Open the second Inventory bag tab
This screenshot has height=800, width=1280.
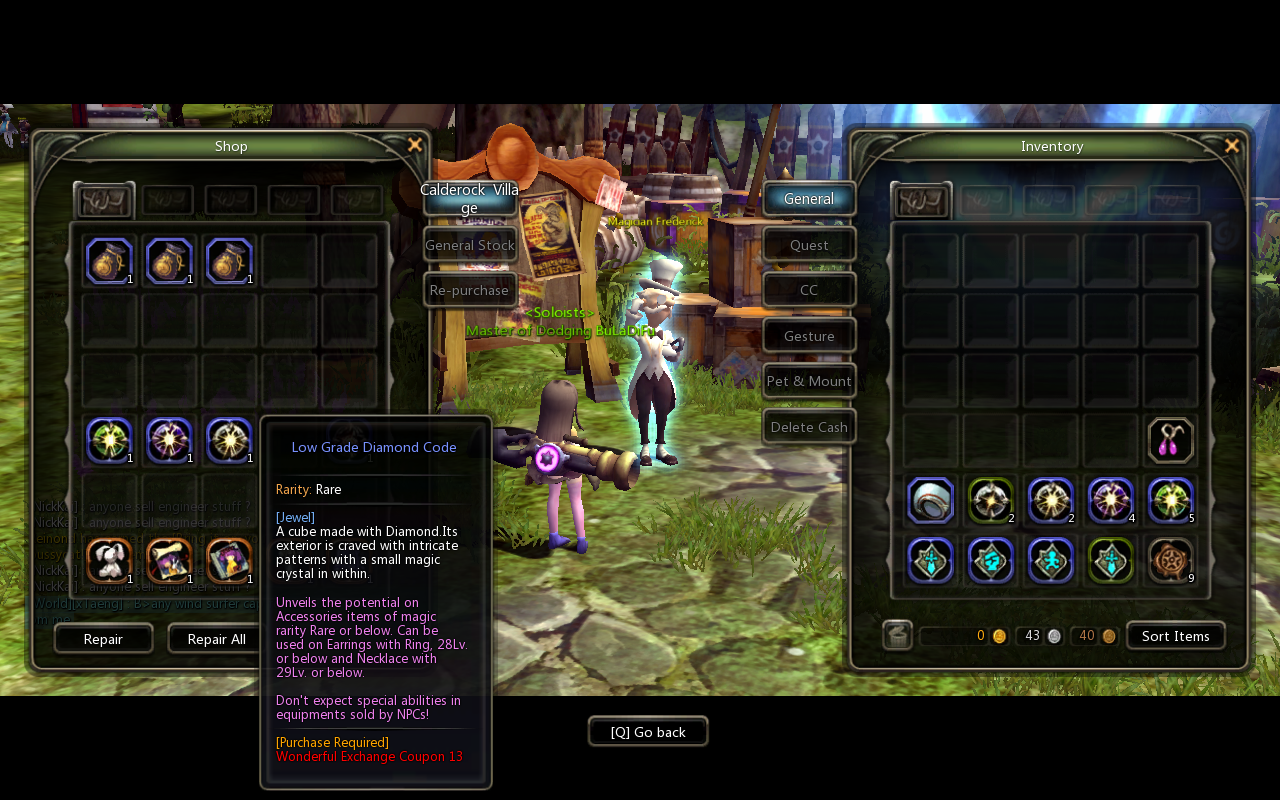tap(986, 199)
